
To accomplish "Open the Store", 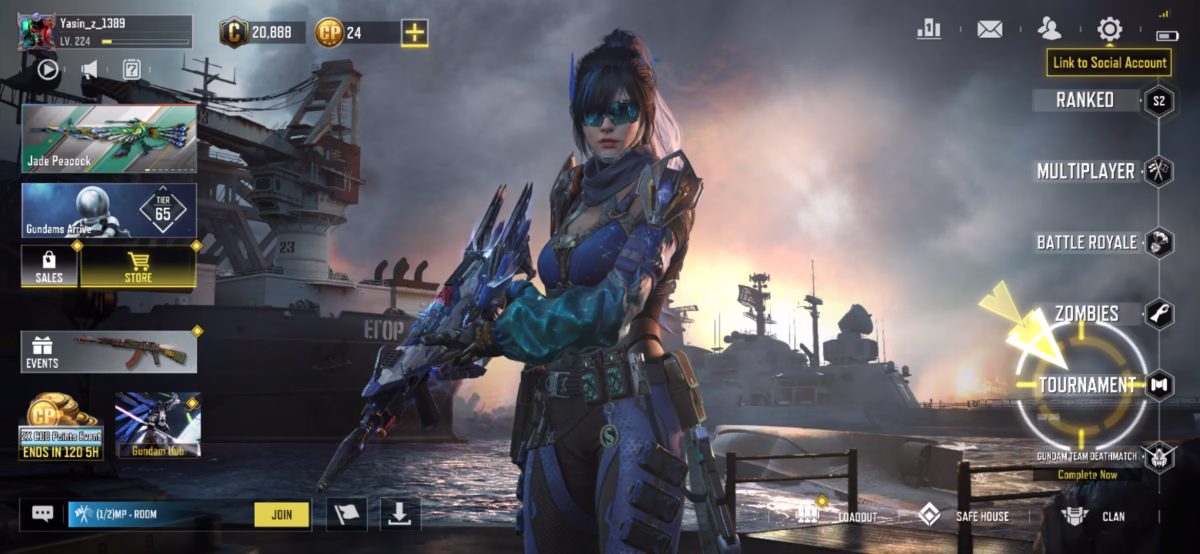I will pyautogui.click(x=138, y=266).
